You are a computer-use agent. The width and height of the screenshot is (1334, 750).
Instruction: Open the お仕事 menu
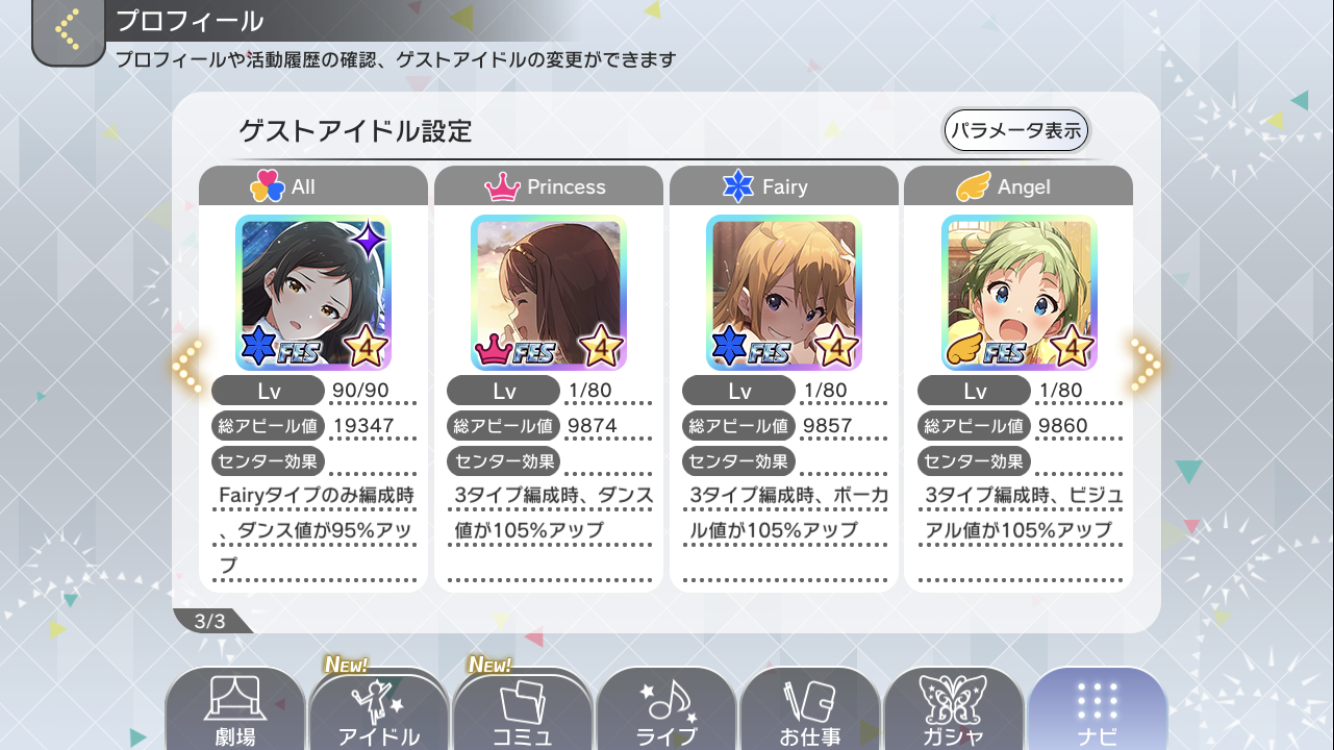pos(810,712)
